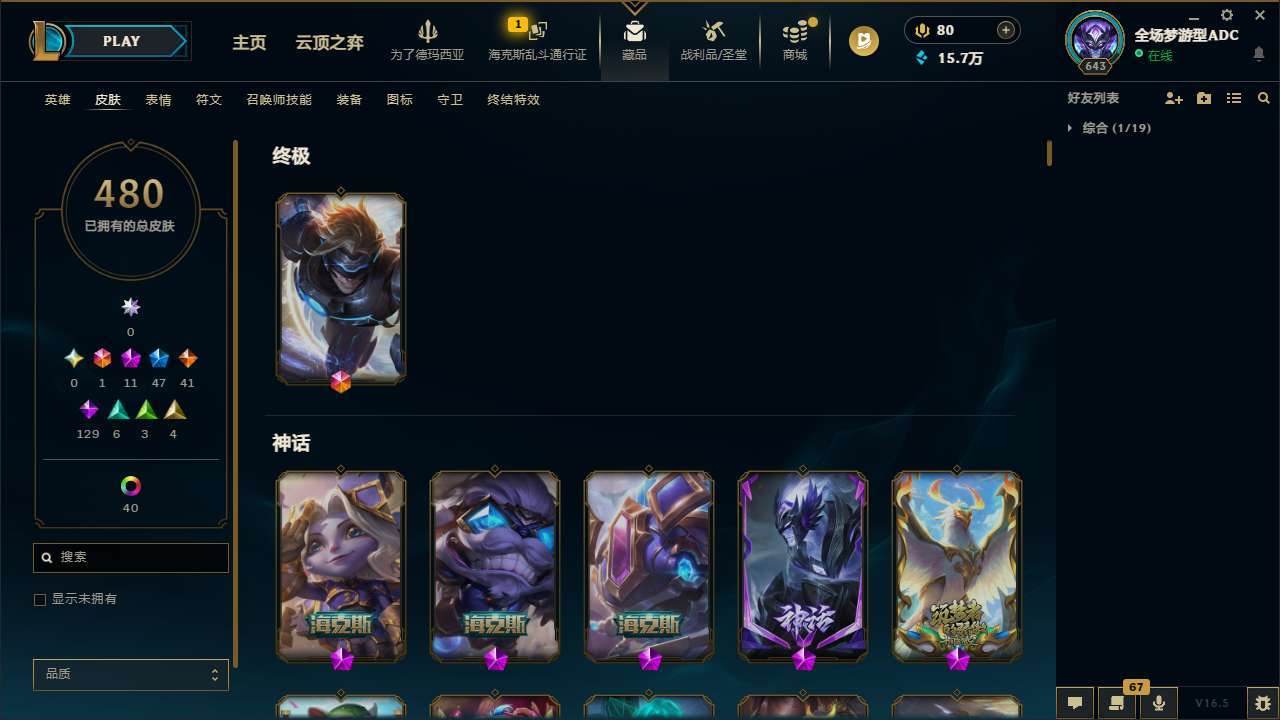Enable the 显示未拥有 checkbox
Viewport: 1280px width, 720px height.
[x=40, y=599]
